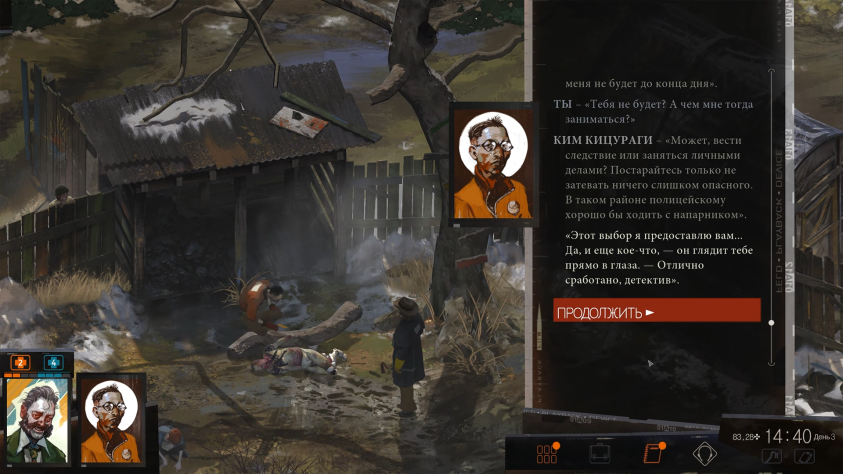843x474 pixels.
Task: Open the Thought Cabinet head icon
Action: click(705, 454)
